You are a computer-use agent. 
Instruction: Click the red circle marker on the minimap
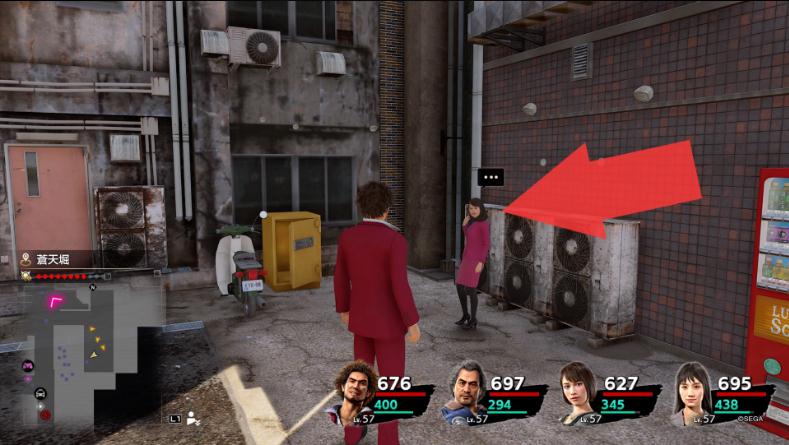pos(45,414)
